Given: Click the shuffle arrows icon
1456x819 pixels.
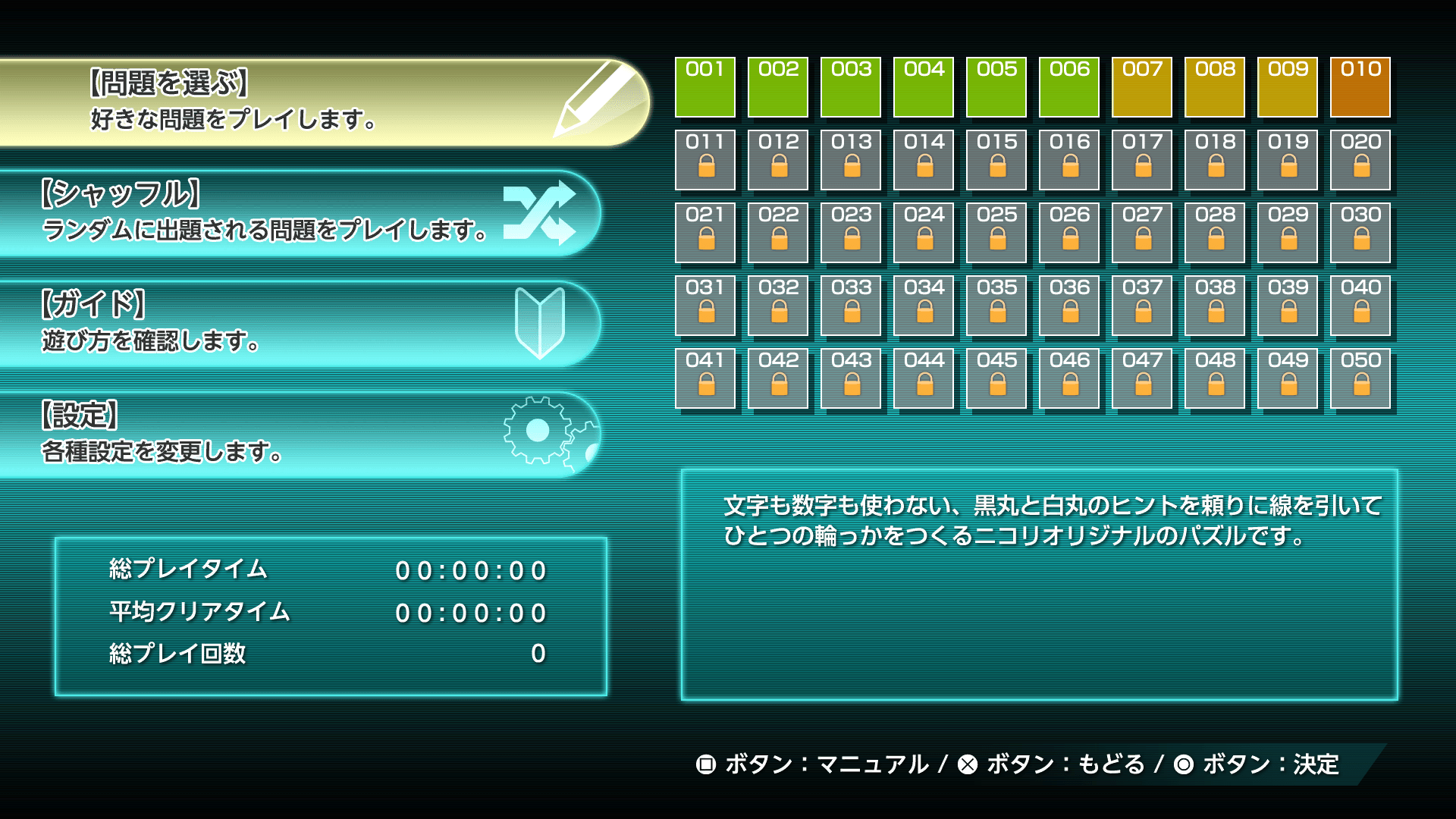Looking at the screenshot, I should coord(551,215).
